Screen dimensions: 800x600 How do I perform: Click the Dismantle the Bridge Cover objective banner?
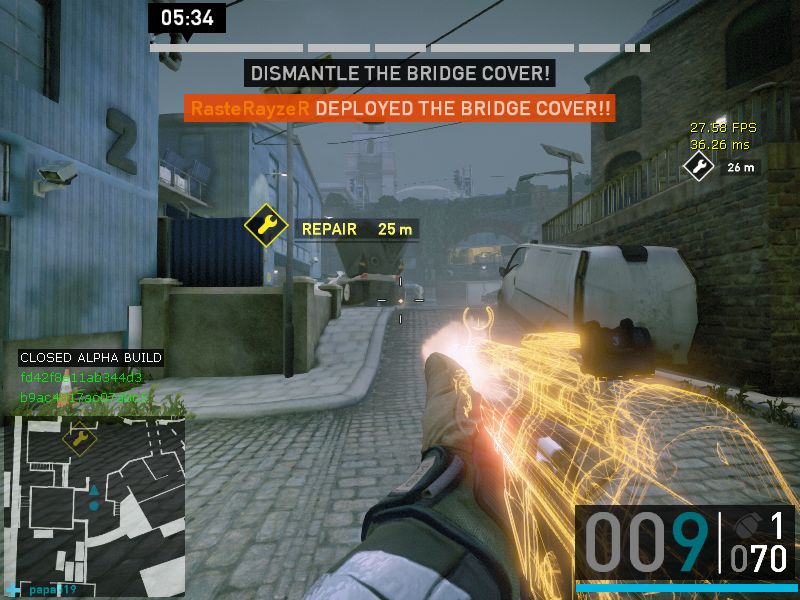click(x=400, y=73)
